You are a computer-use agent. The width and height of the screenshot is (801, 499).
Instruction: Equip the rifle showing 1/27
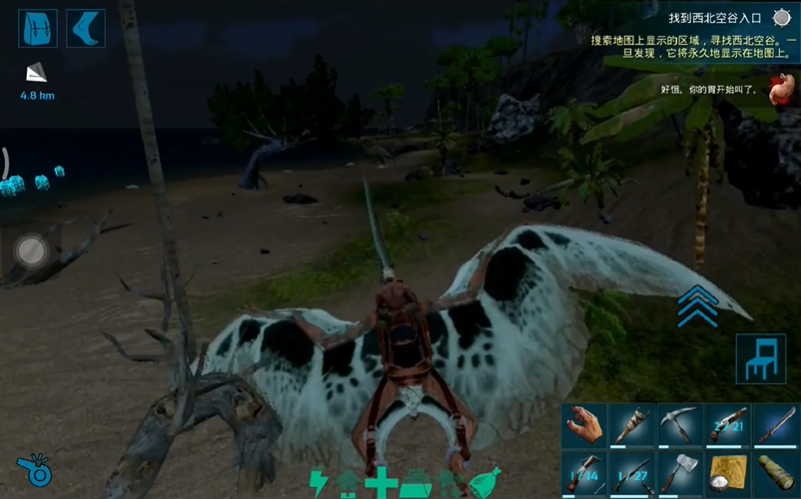[x=632, y=473]
